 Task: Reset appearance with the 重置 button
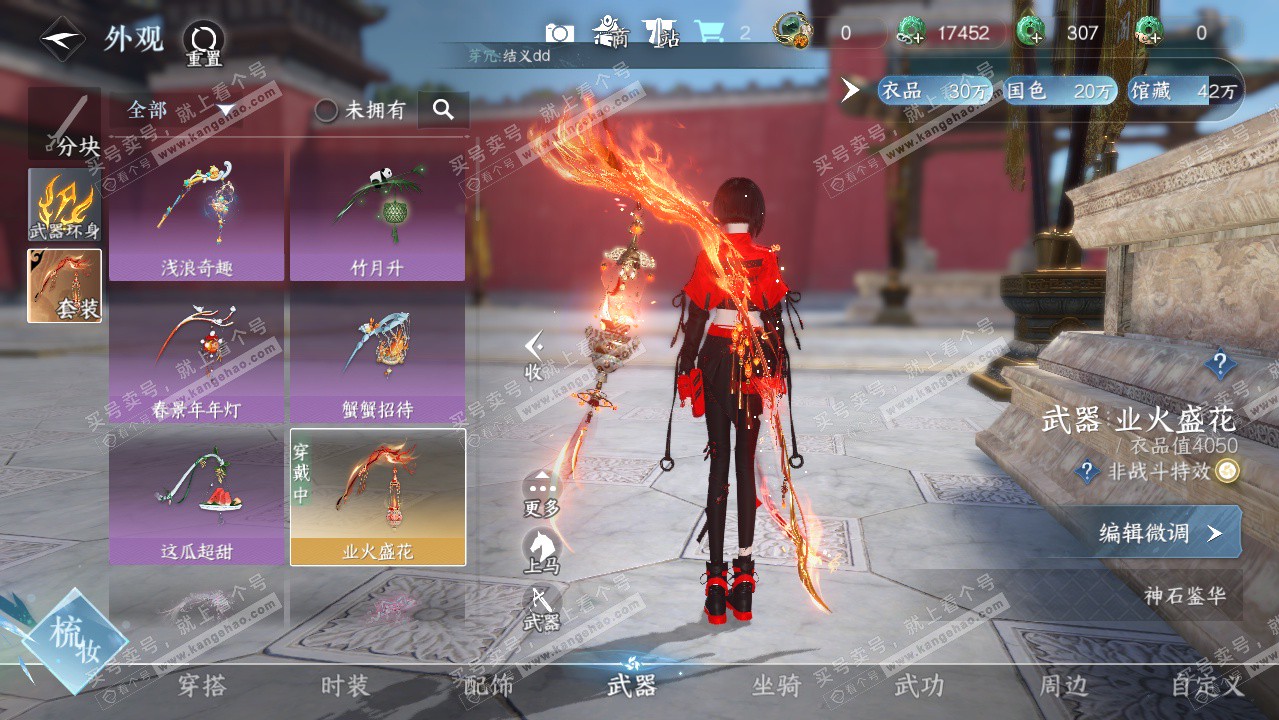pos(204,42)
